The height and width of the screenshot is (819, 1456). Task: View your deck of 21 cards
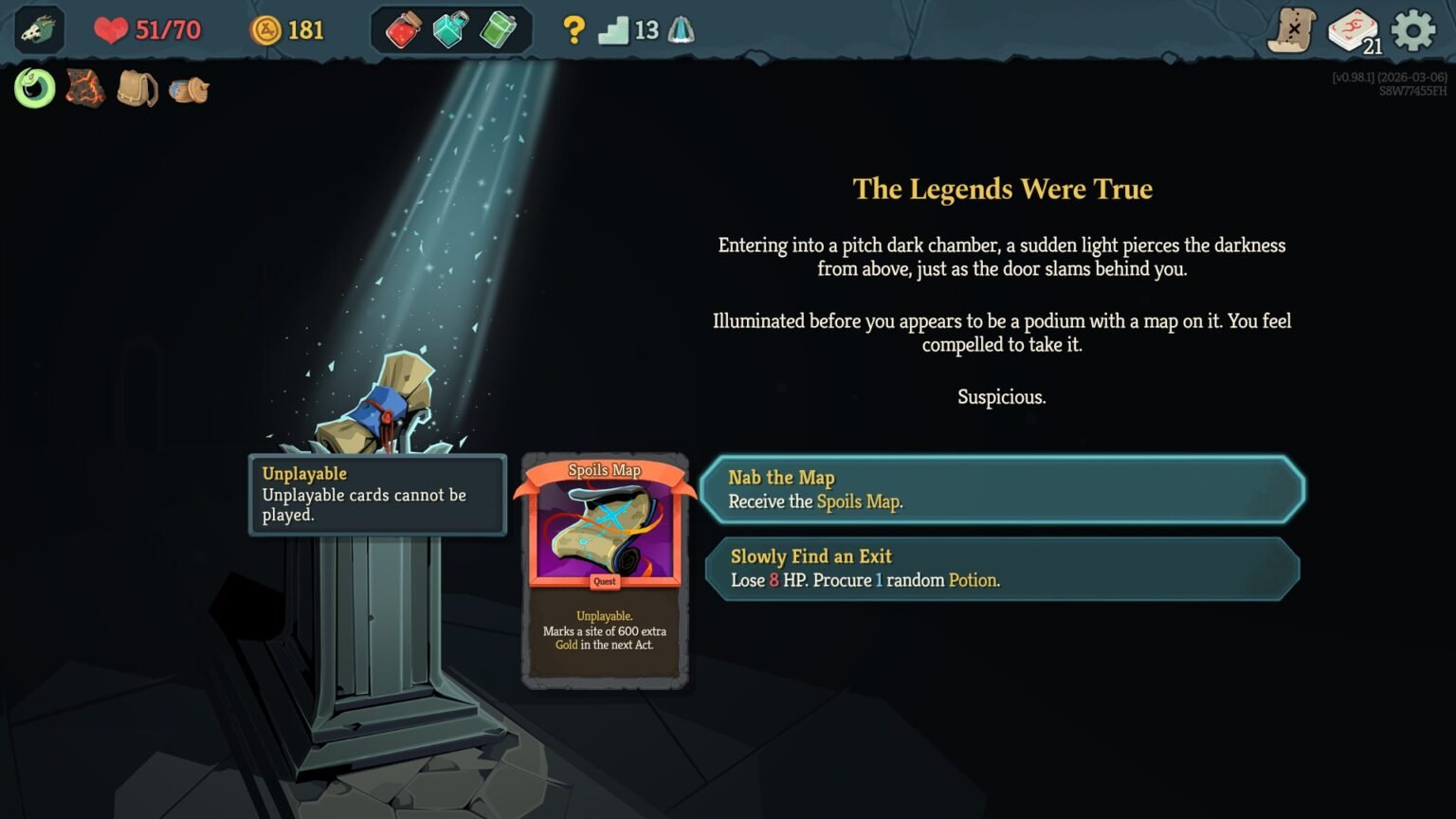(x=1354, y=29)
